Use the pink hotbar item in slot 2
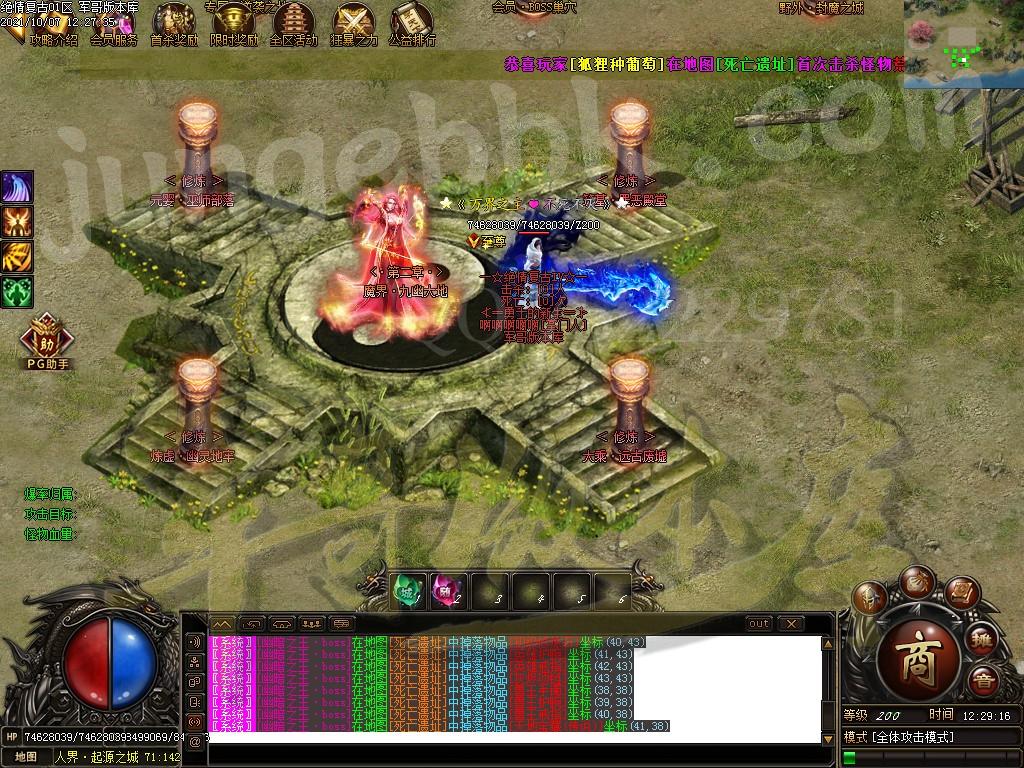Screen dimensions: 1024x768 (x=445, y=591)
